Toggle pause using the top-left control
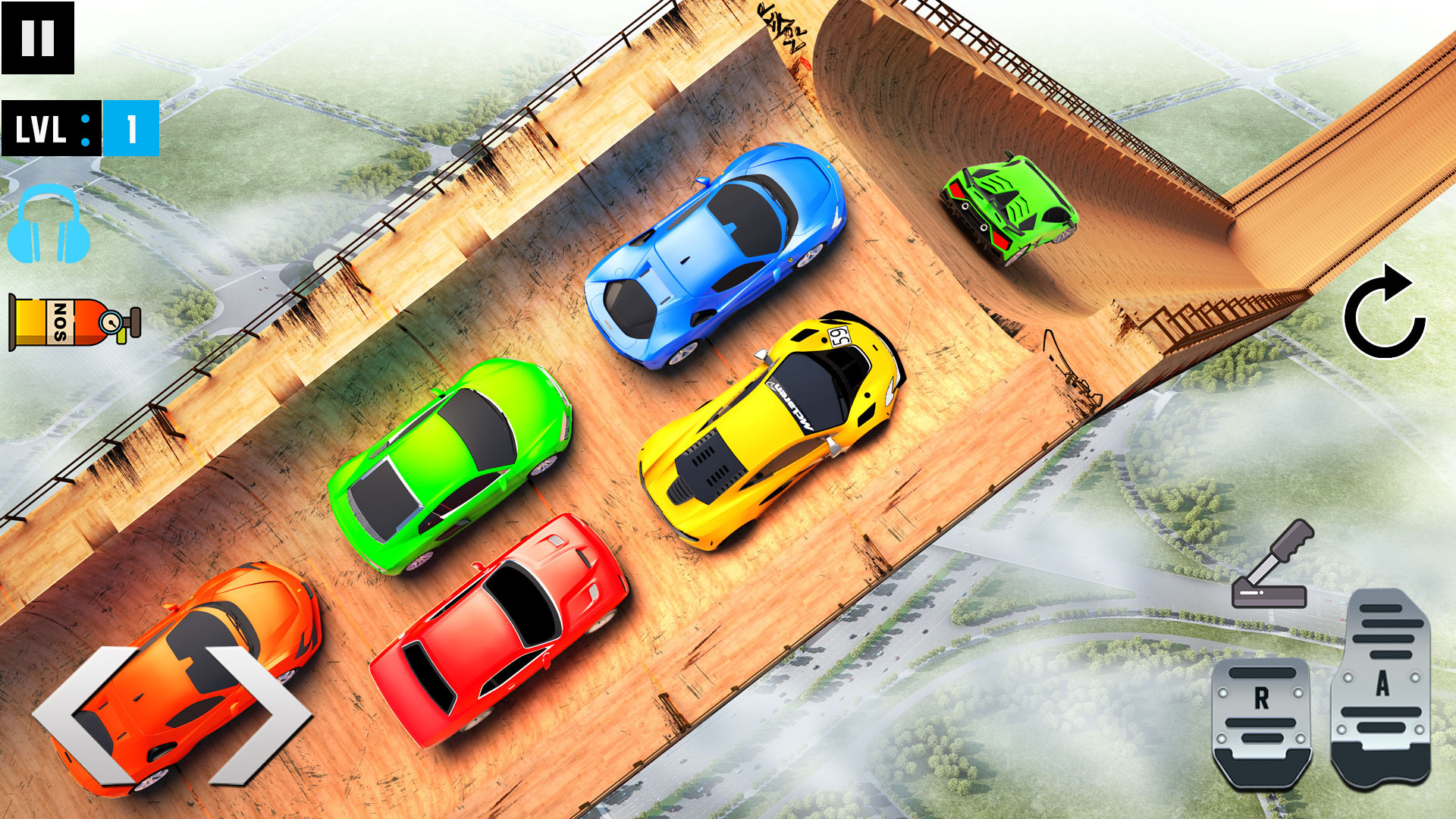1456x819 pixels. click(x=39, y=36)
